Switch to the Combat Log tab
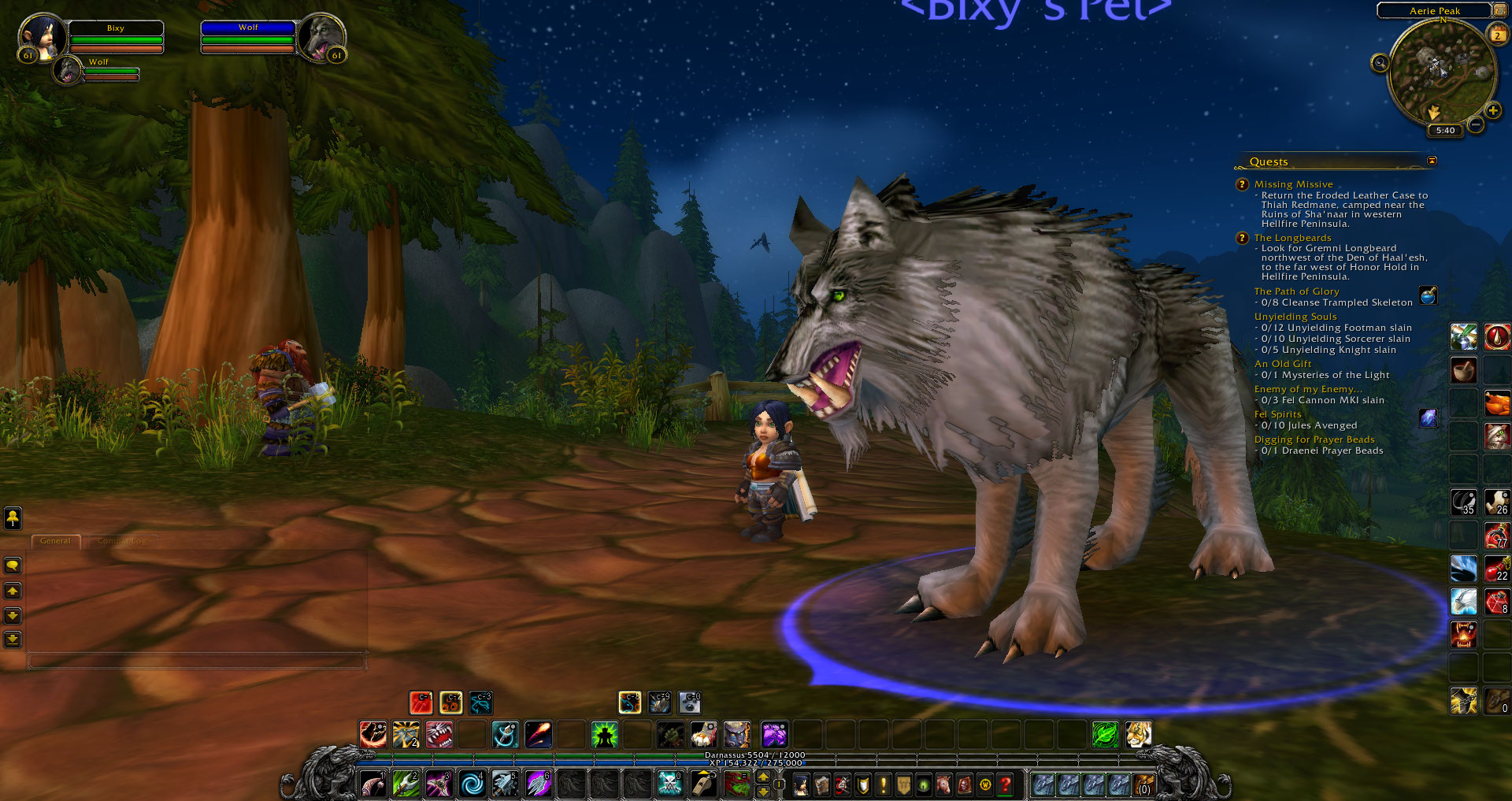 point(122,541)
